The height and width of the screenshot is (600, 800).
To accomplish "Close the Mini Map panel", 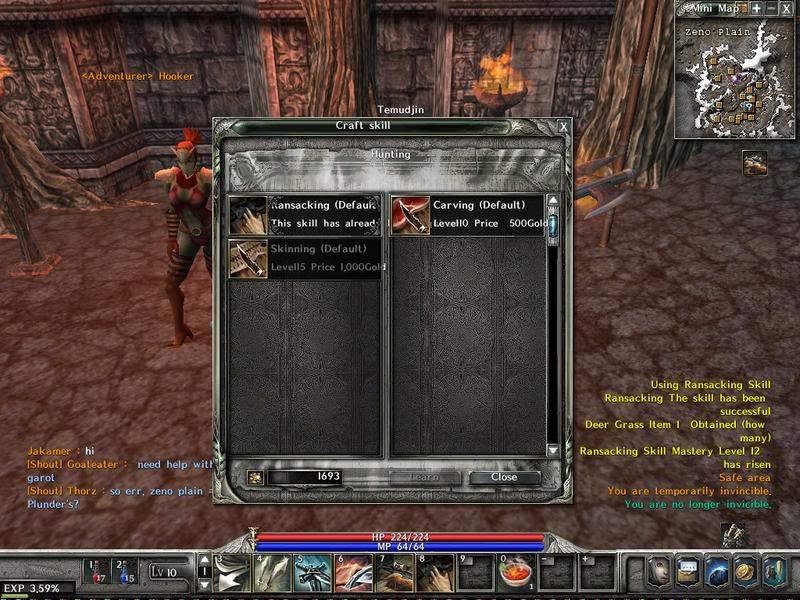I will [x=787, y=8].
